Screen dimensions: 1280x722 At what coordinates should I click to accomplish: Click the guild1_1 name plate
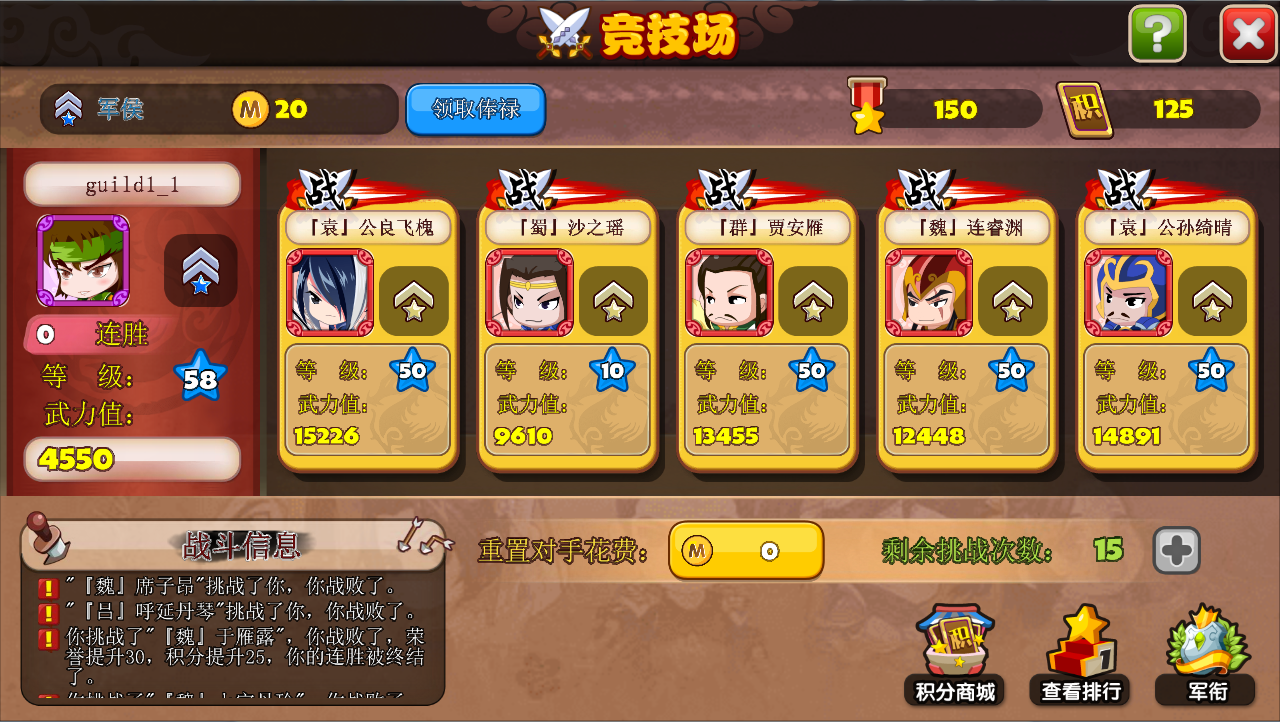[130, 183]
